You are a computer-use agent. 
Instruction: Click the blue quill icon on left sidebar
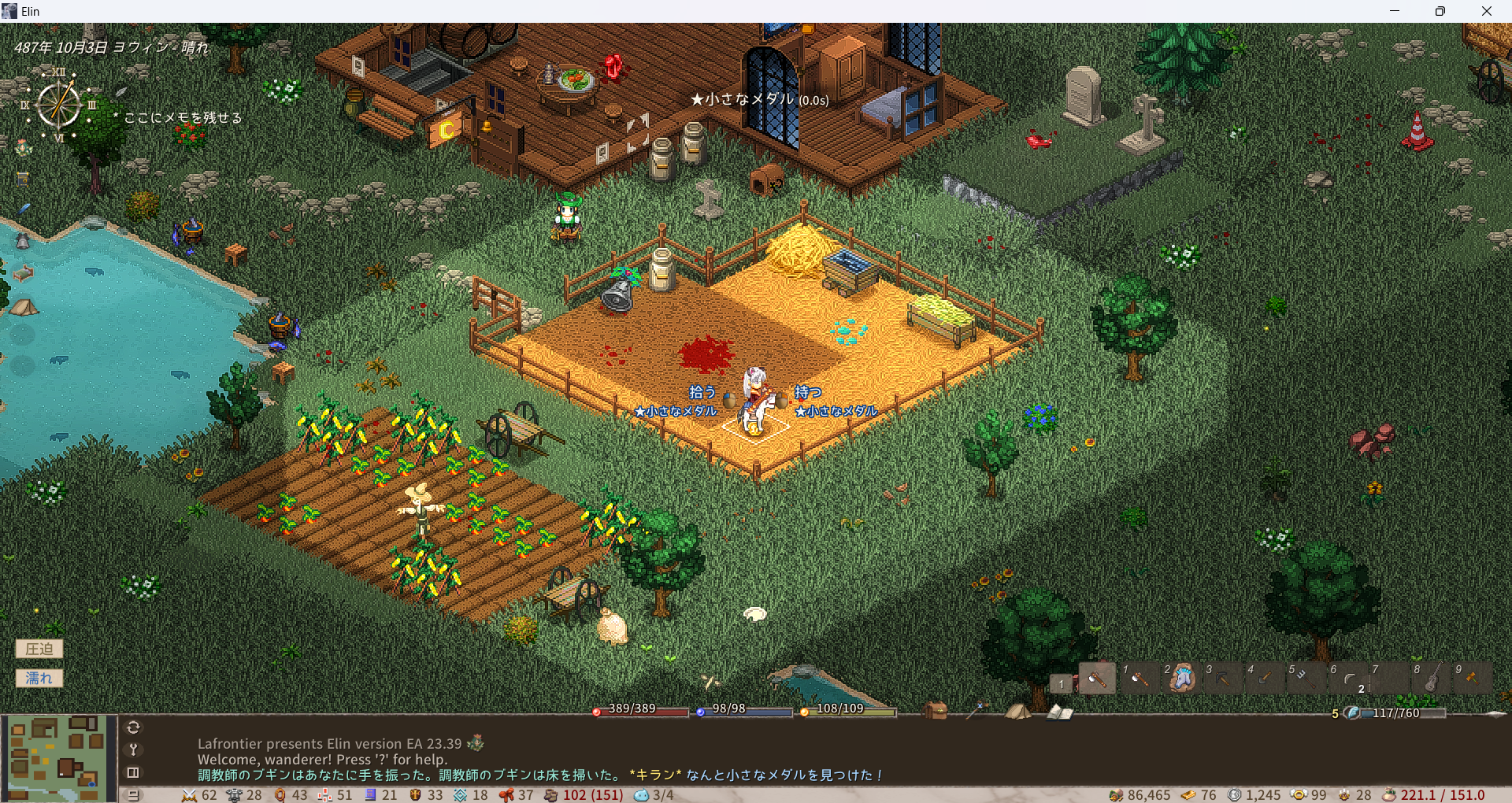pos(24,209)
